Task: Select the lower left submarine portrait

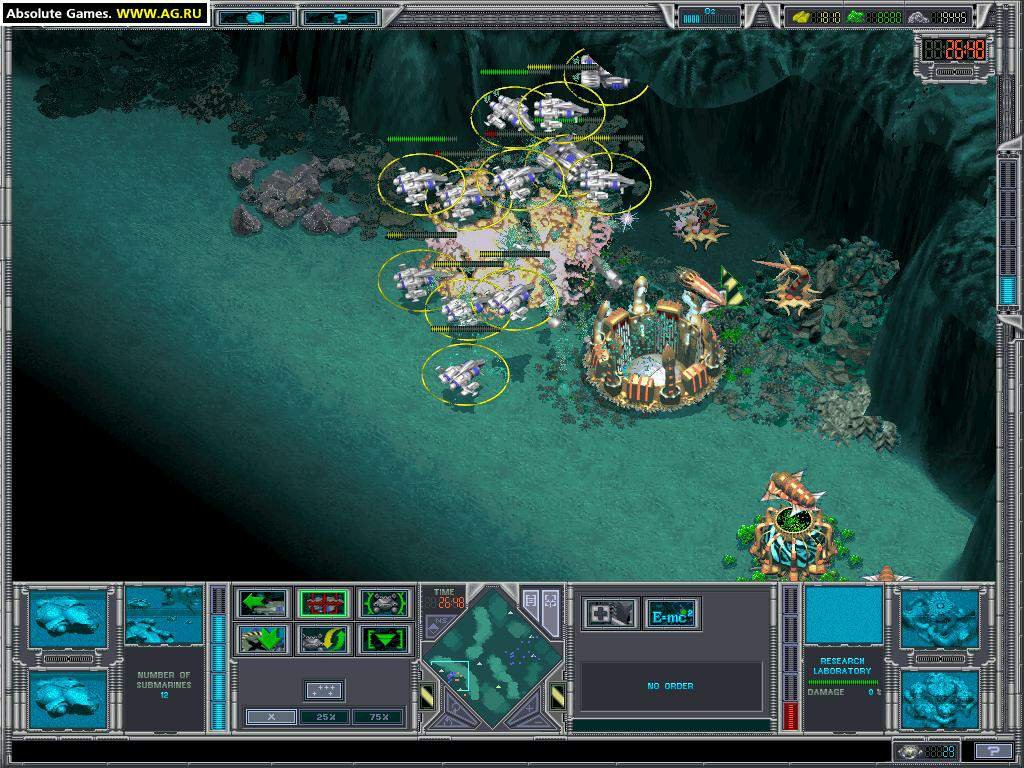Action: click(67, 699)
